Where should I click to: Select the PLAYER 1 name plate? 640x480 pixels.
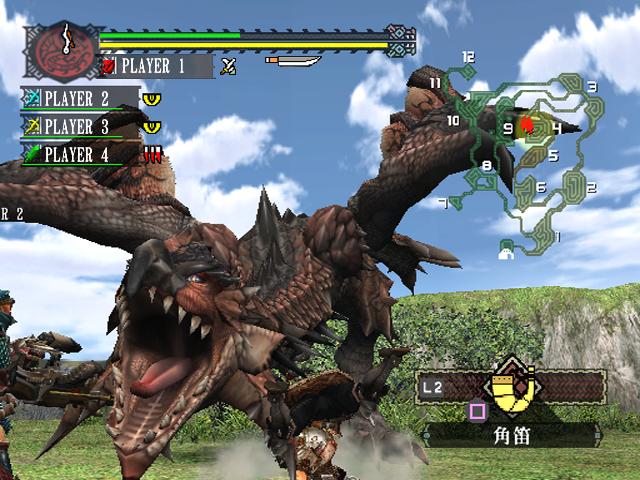(155, 67)
